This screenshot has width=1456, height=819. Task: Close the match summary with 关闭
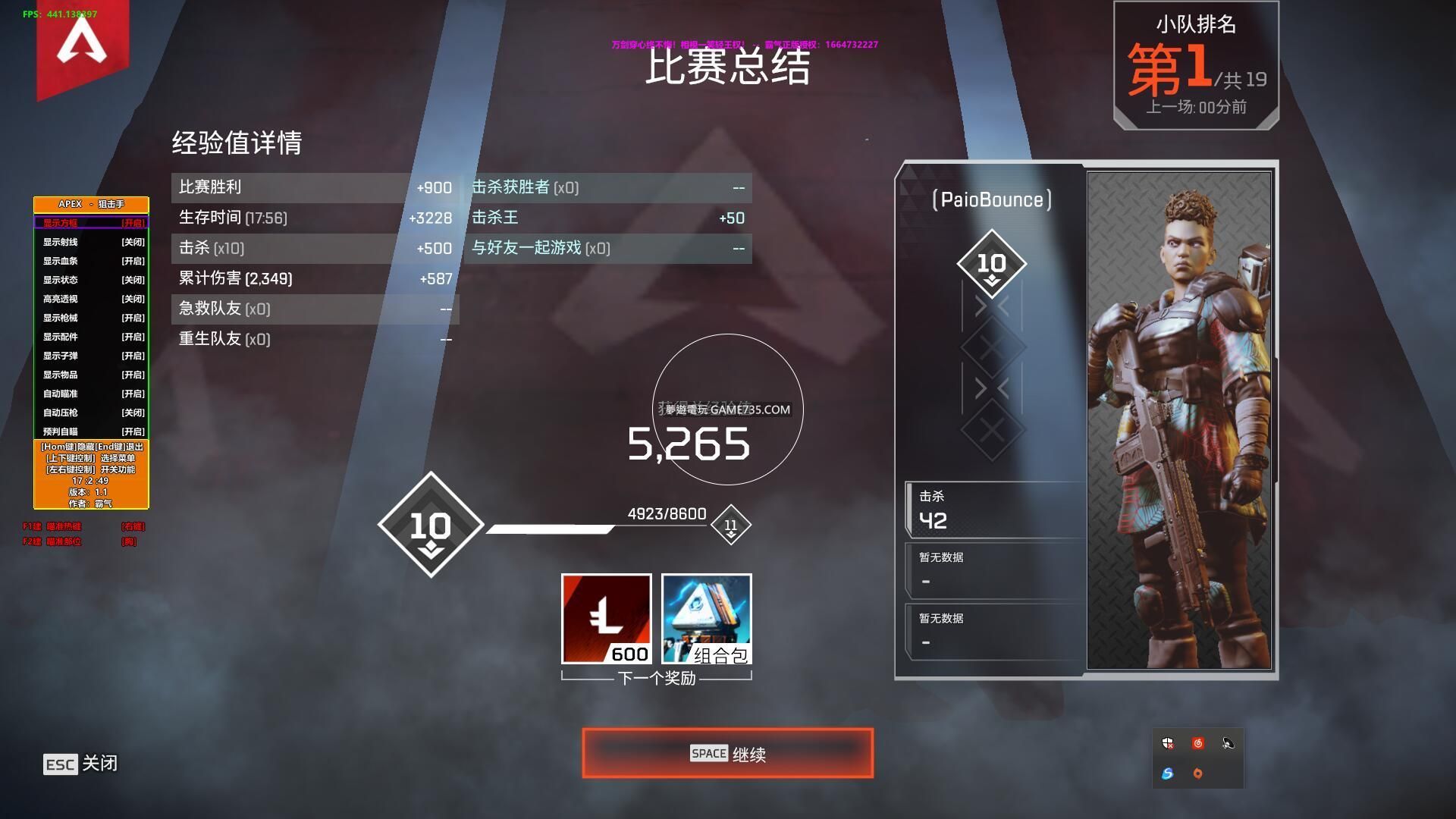pos(81,763)
